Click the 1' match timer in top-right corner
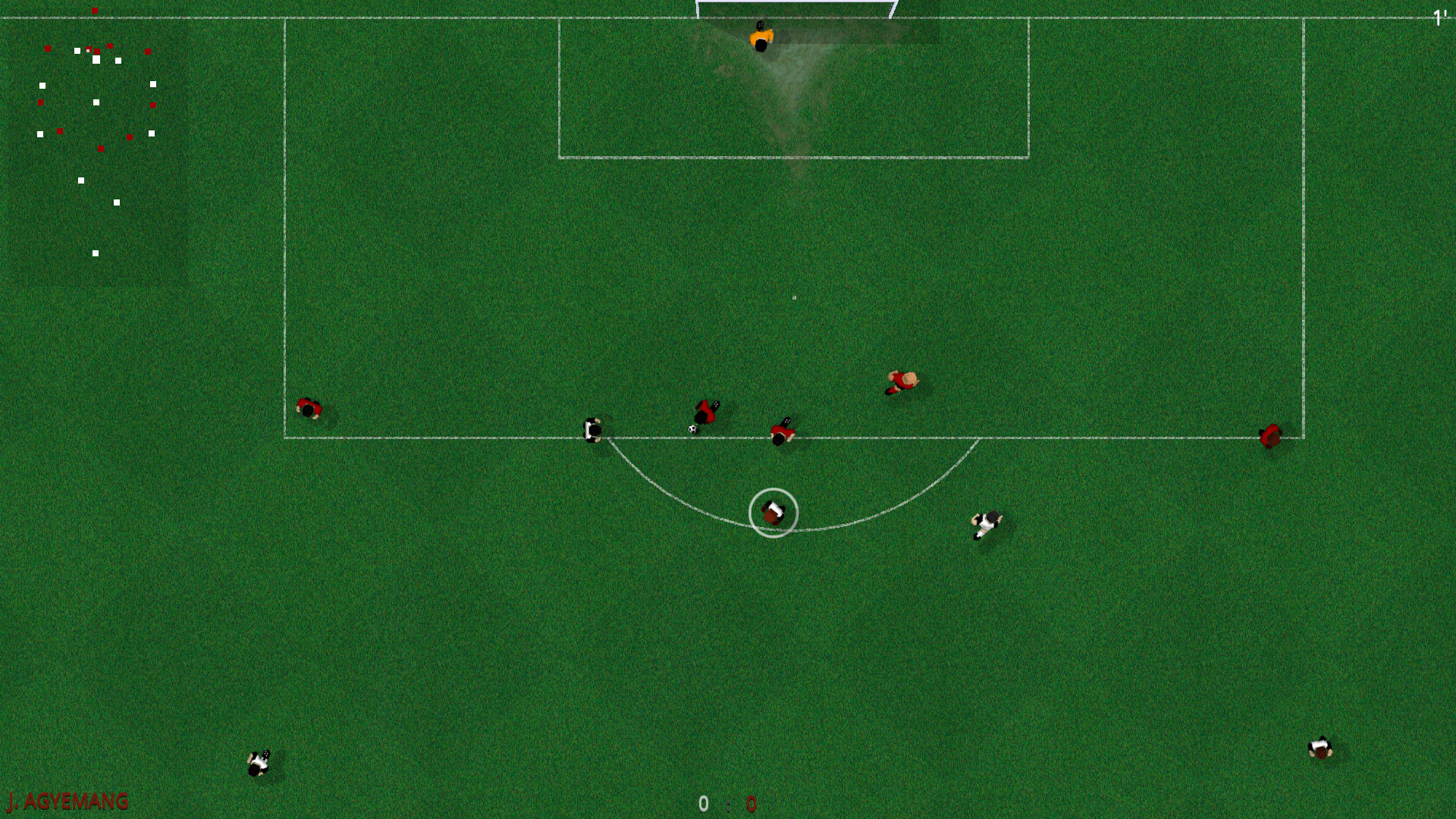The height and width of the screenshot is (819, 1456). 1439,17
